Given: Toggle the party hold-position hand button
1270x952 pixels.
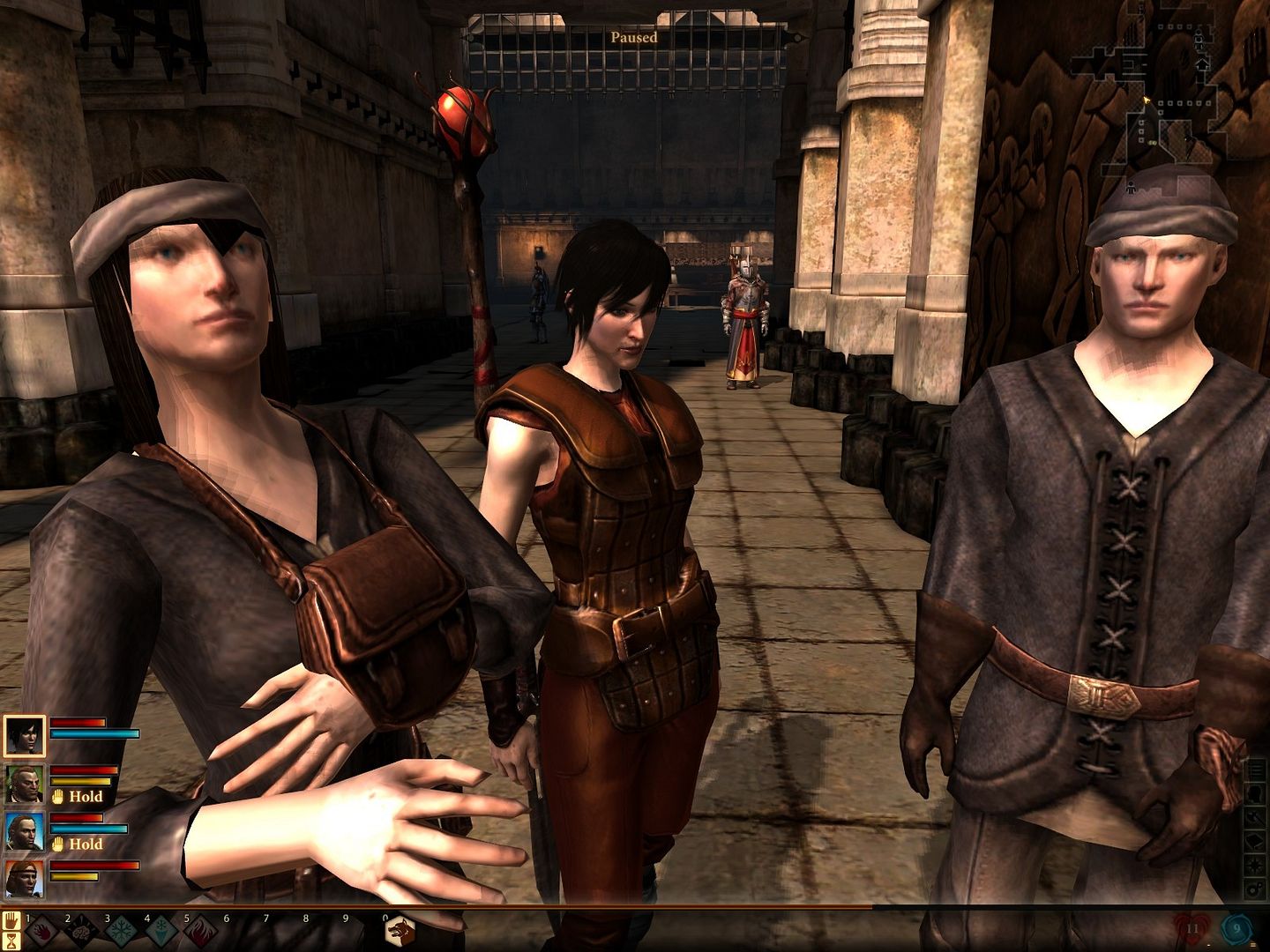Looking at the screenshot, I should pos(11,921).
